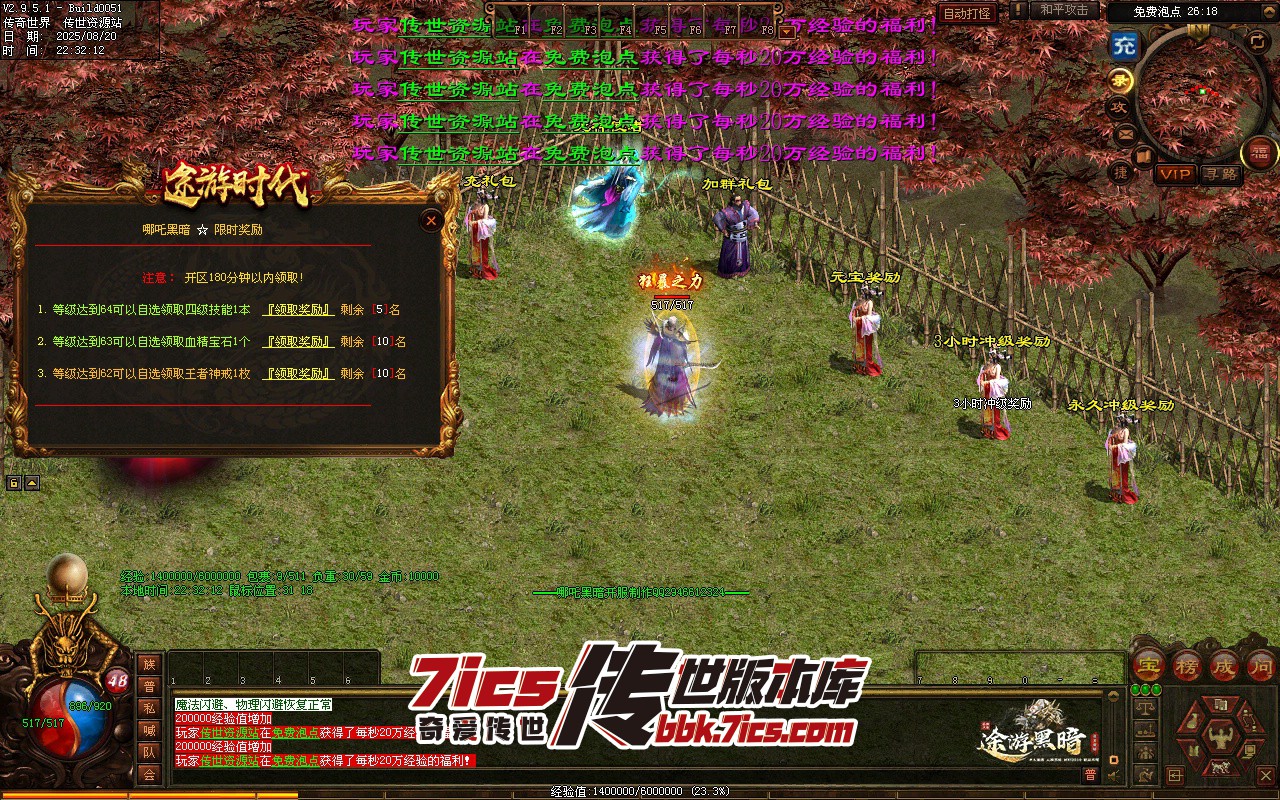Open the VIP menu
This screenshot has height=800, width=1280.
(1175, 174)
